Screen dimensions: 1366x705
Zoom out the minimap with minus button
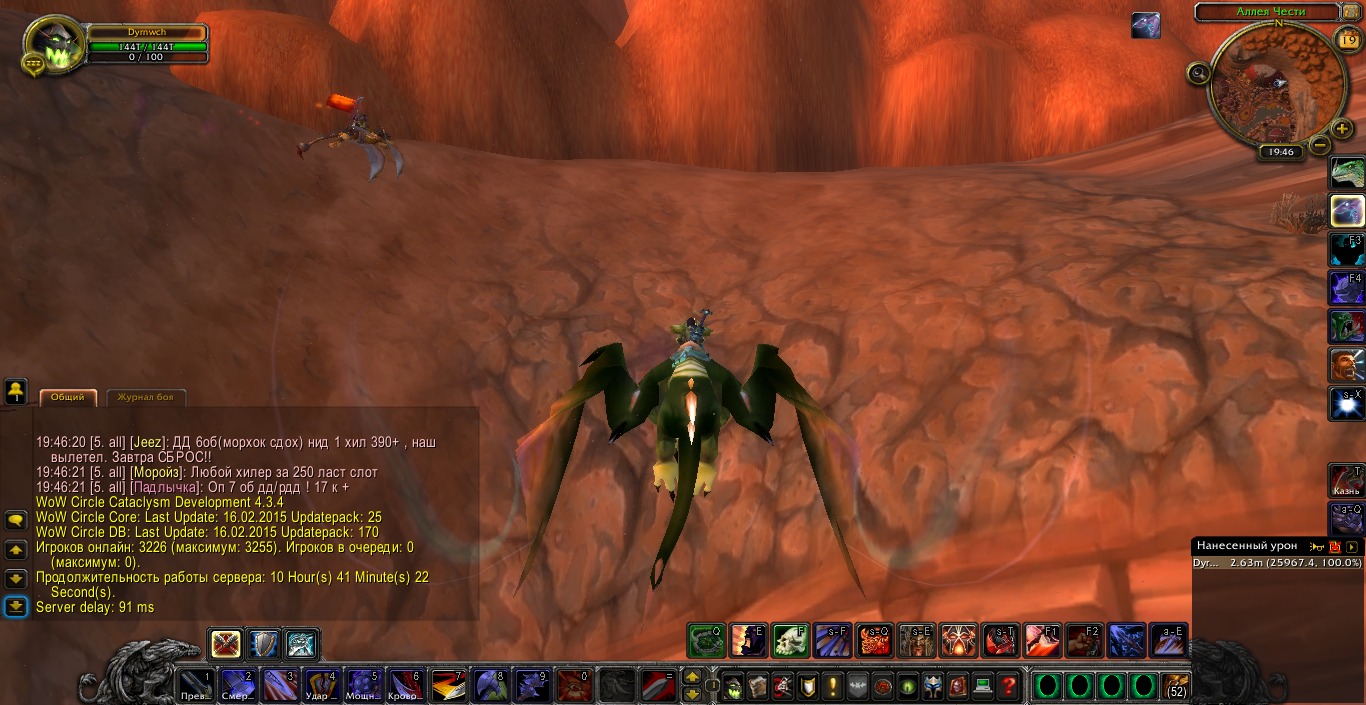(1319, 146)
